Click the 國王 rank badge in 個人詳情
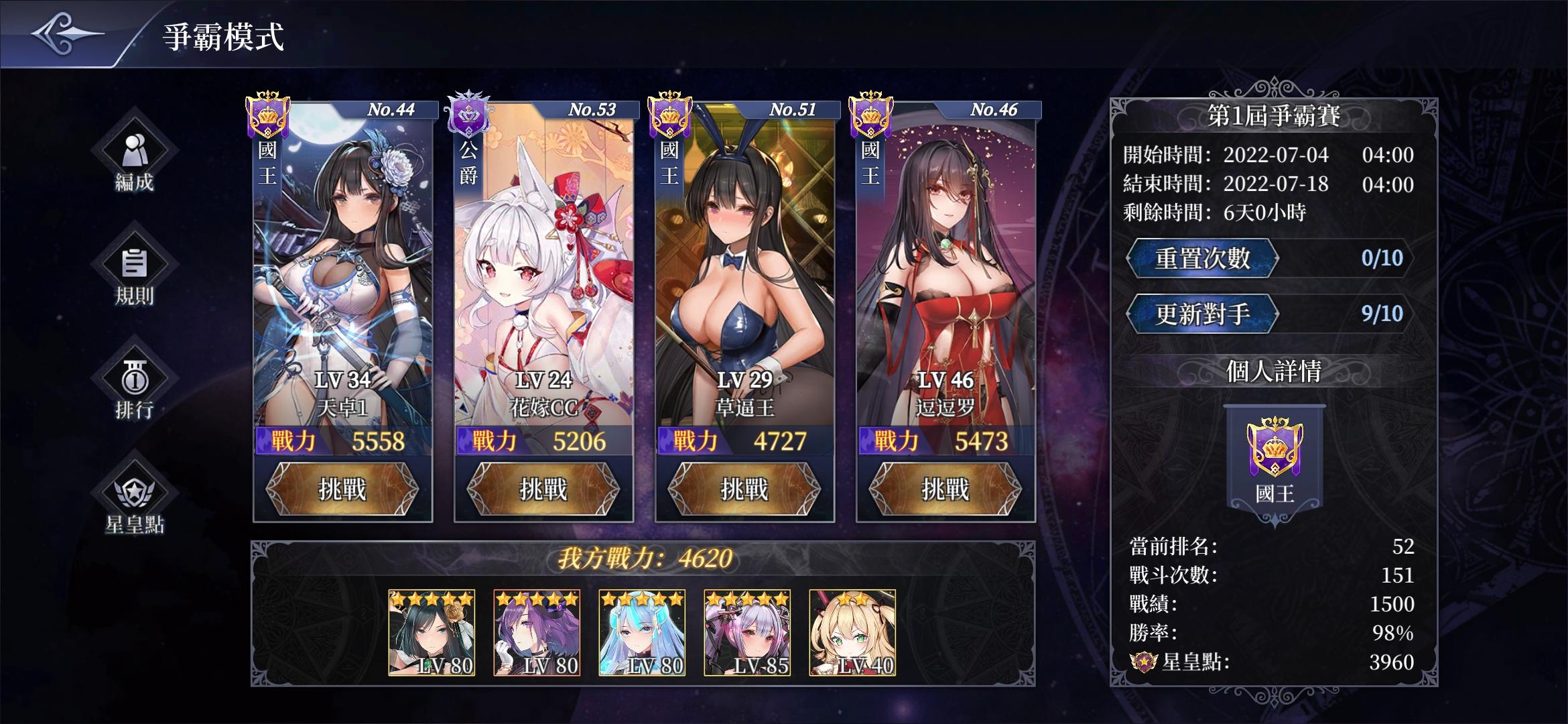1568x724 pixels. [x=1275, y=463]
